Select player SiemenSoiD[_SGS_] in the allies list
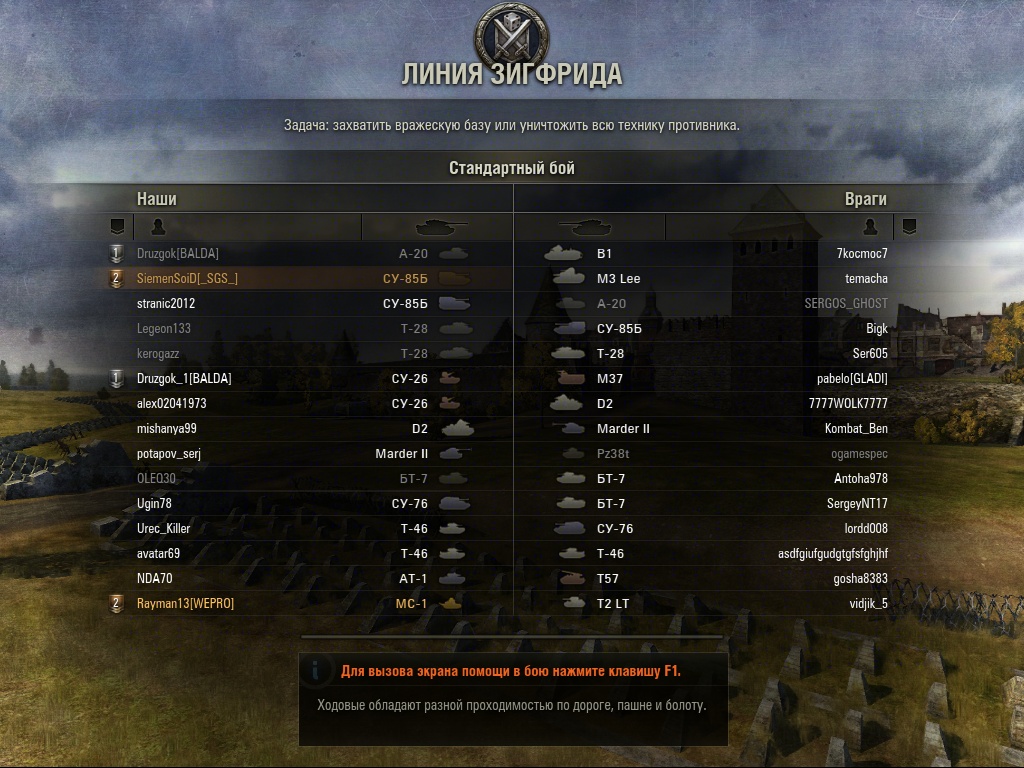This screenshot has height=768, width=1024. click(187, 279)
